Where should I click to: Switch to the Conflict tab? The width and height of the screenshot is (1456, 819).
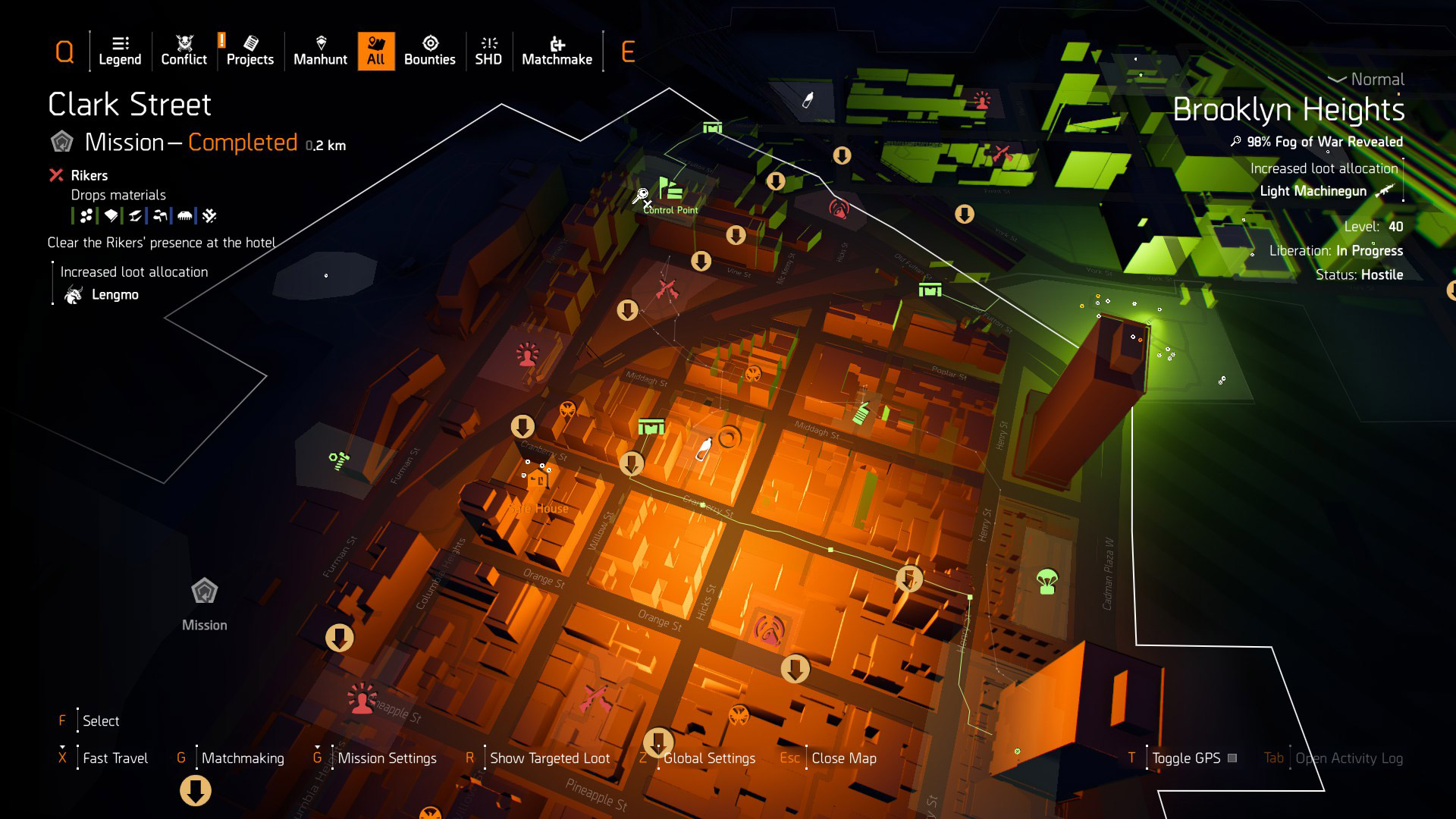tap(184, 51)
